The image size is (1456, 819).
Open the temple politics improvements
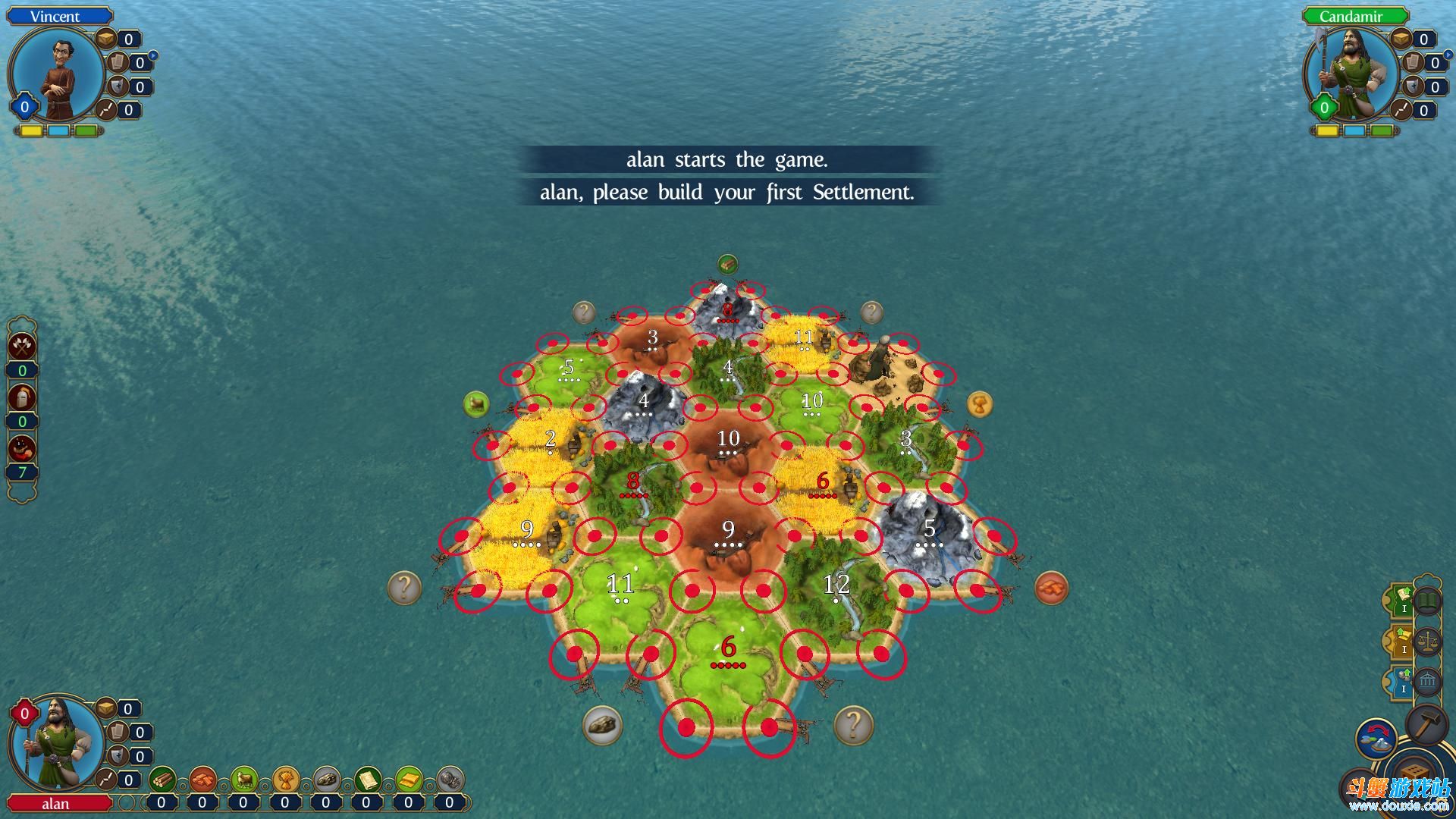pyautogui.click(x=1427, y=682)
